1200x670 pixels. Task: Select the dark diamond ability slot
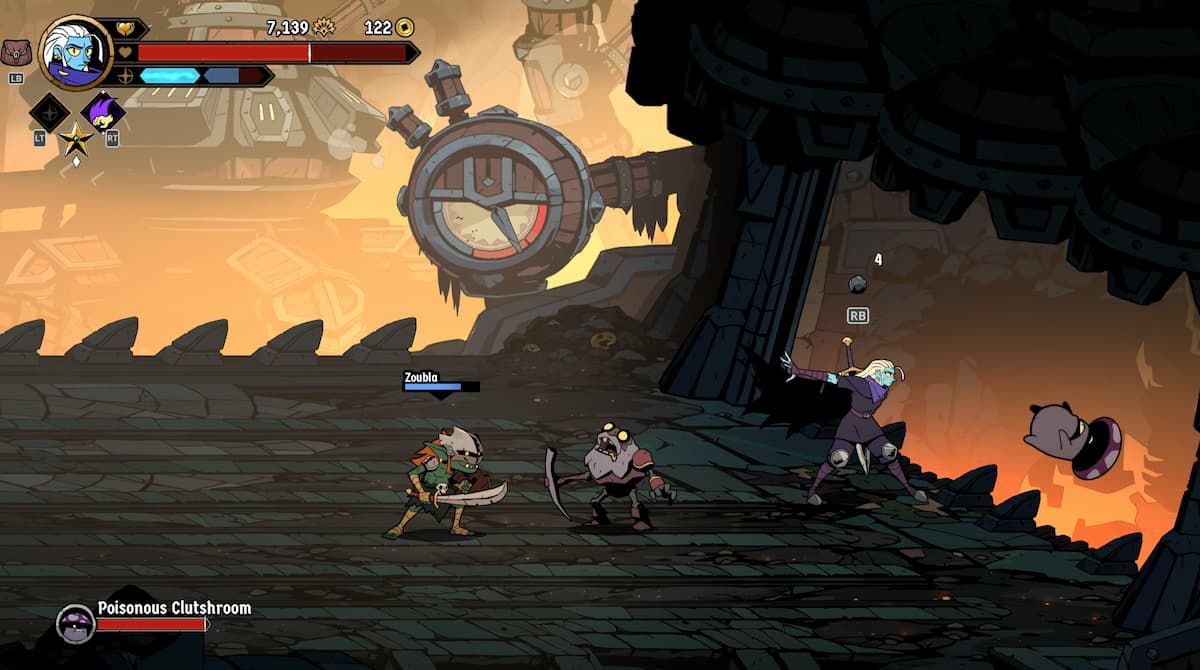(48, 112)
